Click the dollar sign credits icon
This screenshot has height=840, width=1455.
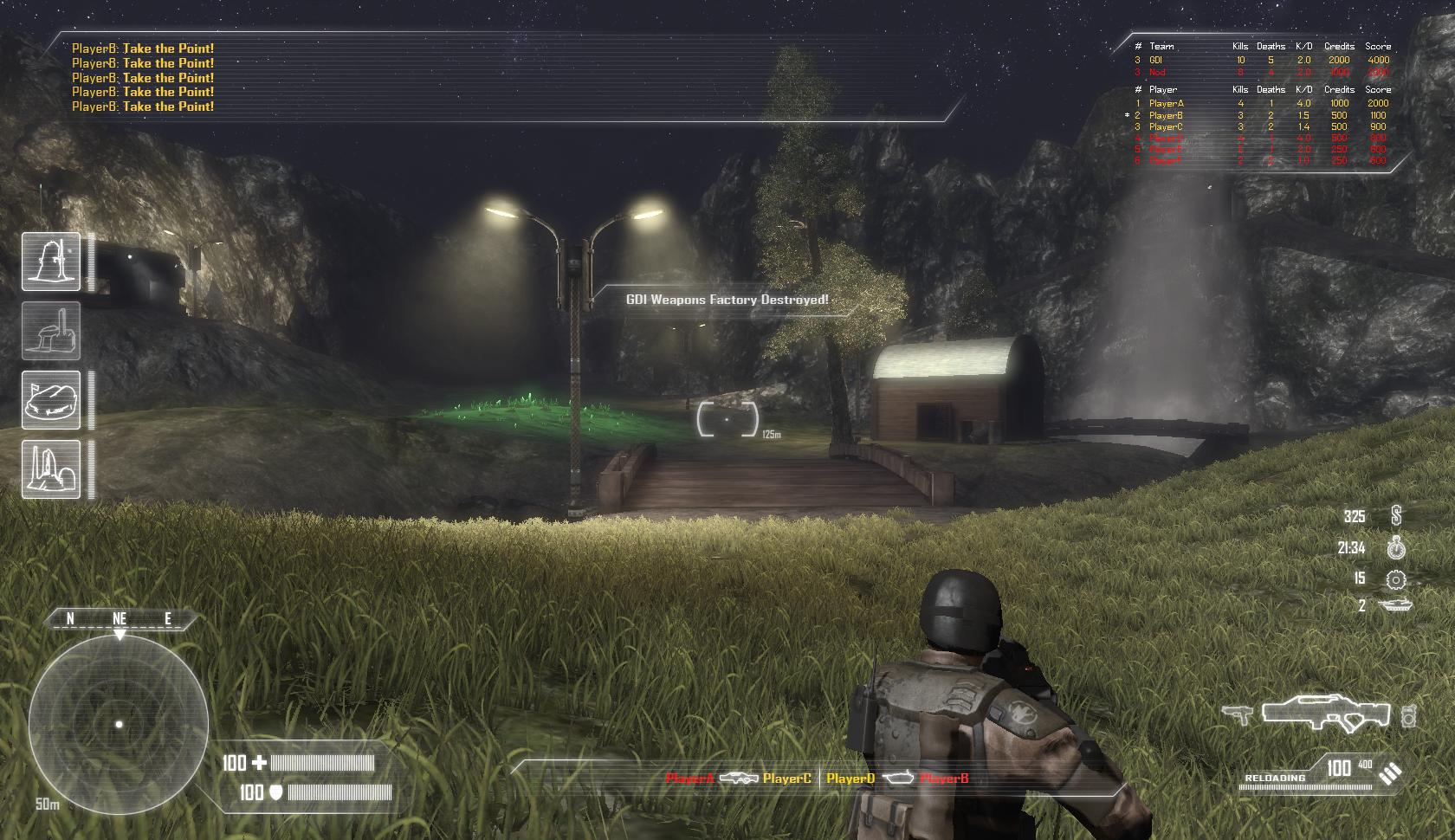(x=1395, y=517)
